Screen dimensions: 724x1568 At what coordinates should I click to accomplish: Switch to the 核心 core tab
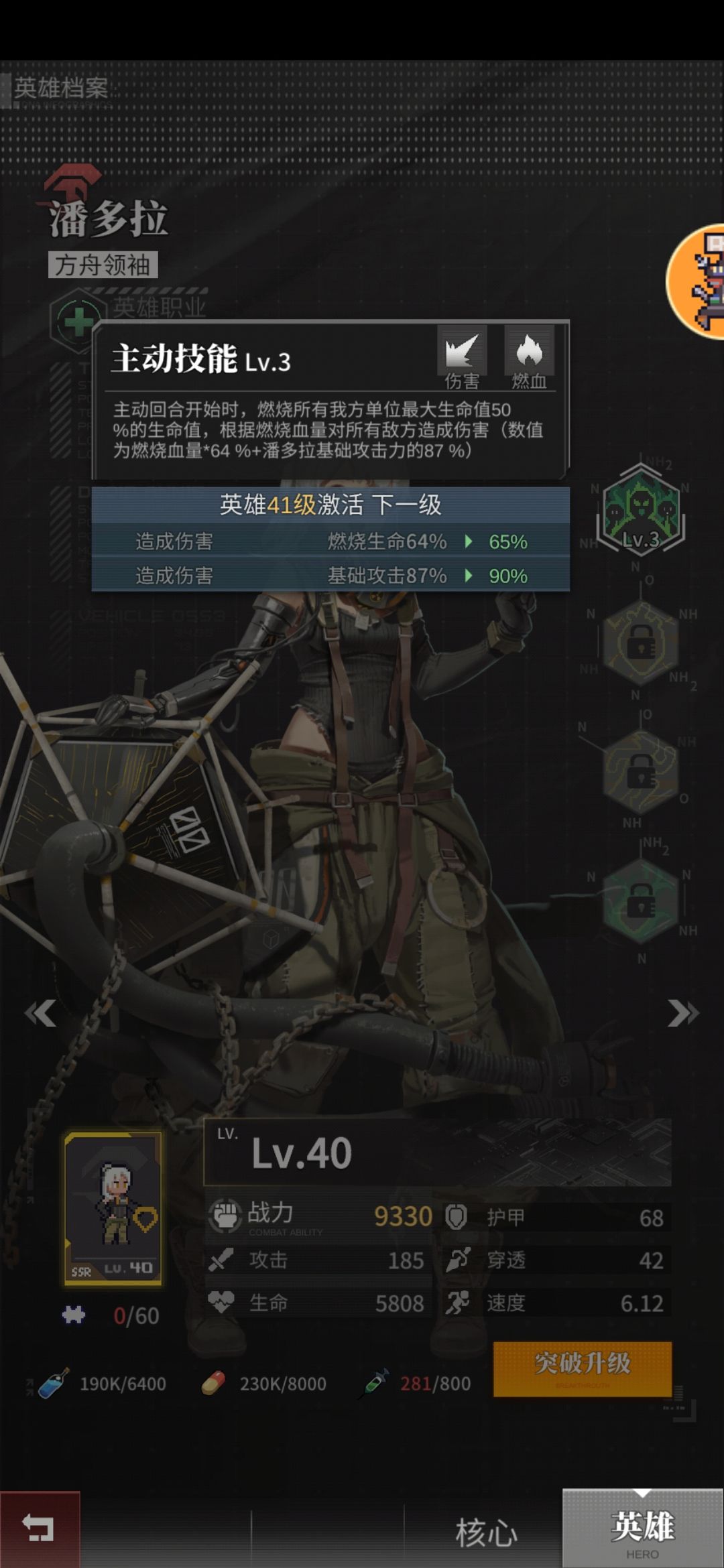pyautogui.click(x=486, y=1532)
